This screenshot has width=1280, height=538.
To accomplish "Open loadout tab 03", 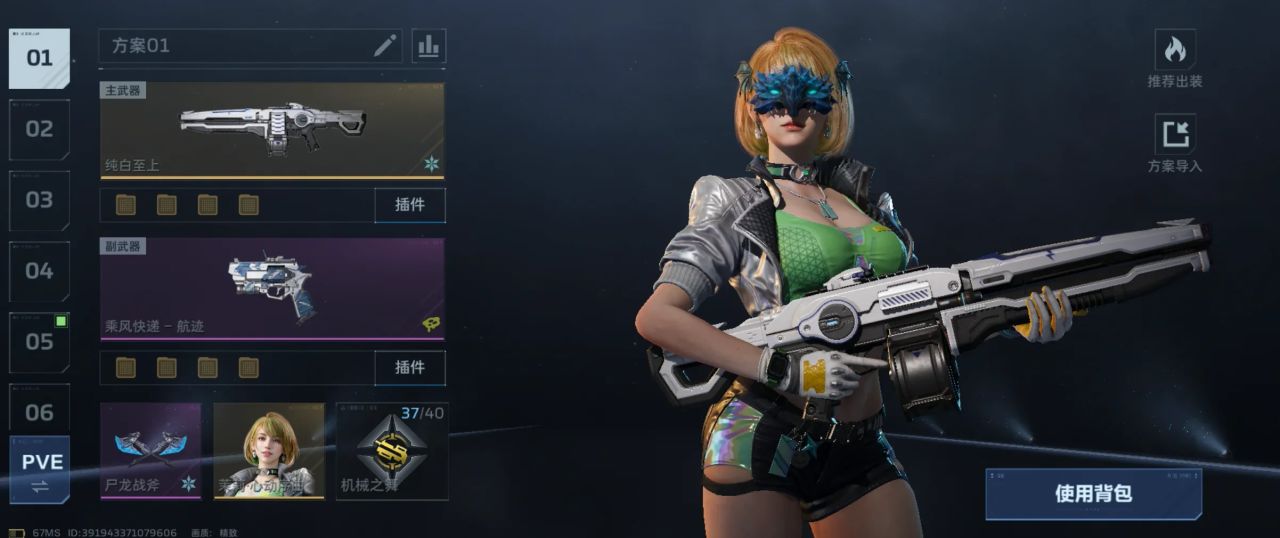I will click(x=39, y=200).
